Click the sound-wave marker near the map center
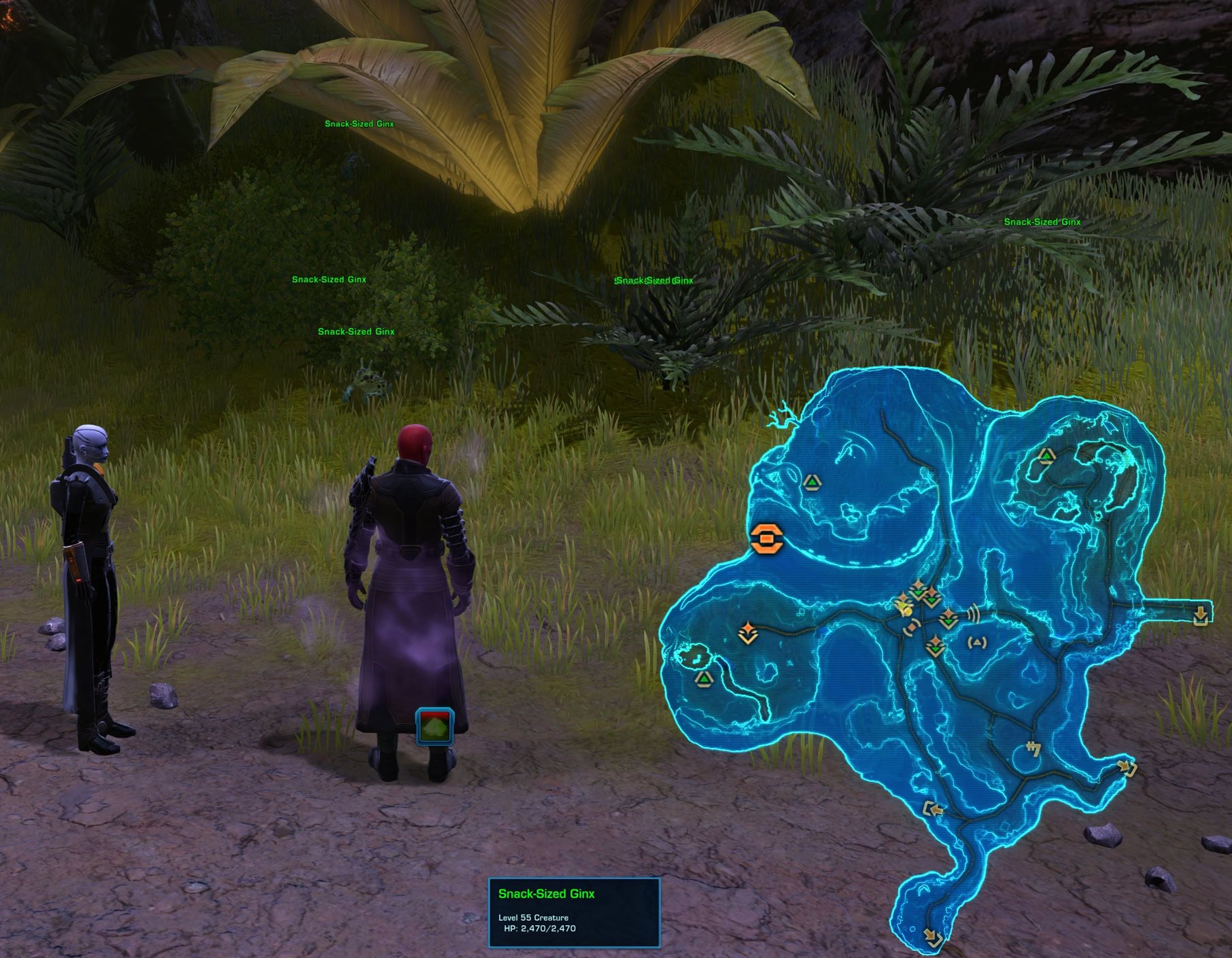 click(974, 613)
